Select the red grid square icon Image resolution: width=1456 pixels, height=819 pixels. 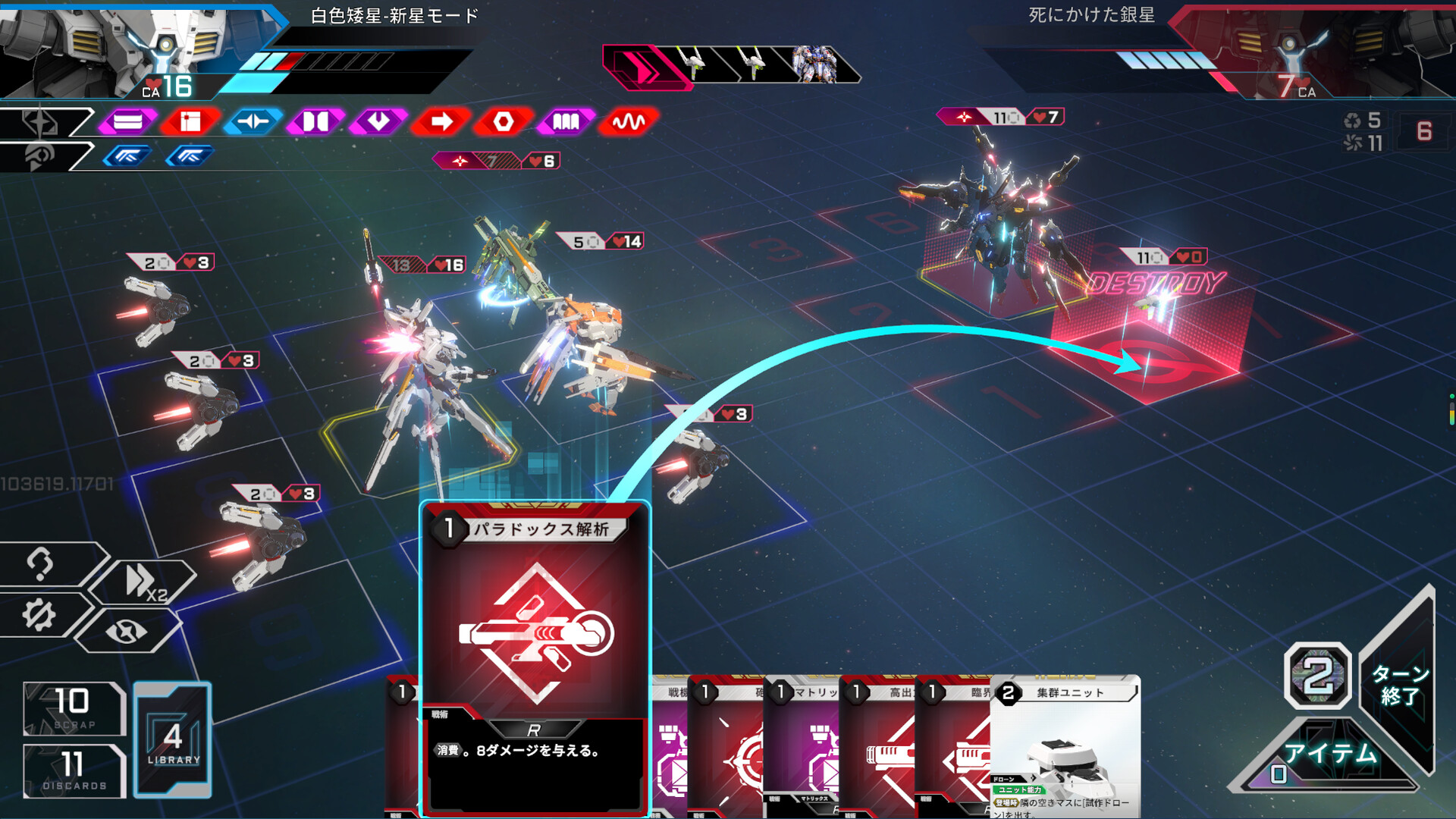(190, 121)
